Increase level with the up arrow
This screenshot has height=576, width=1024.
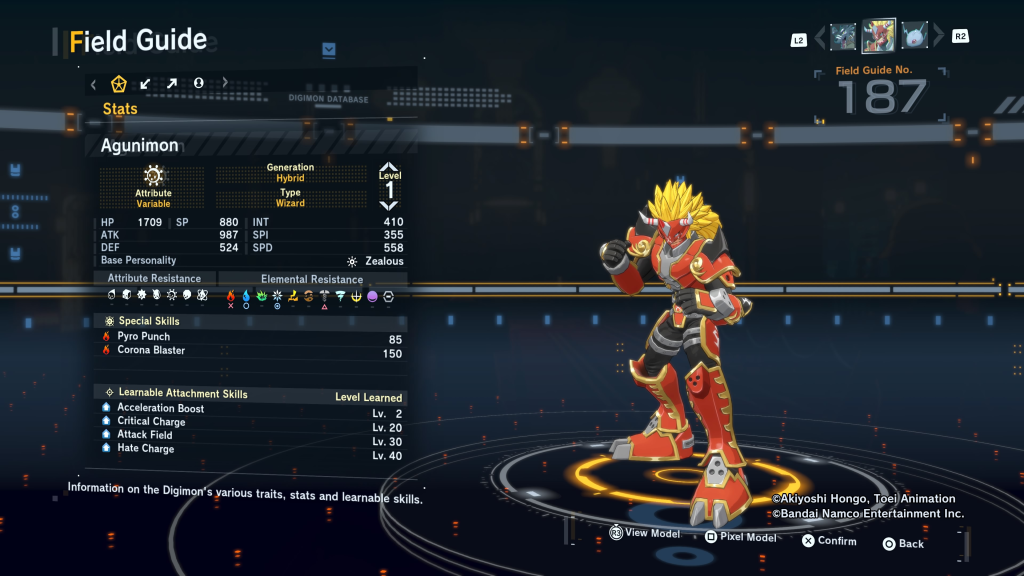pyautogui.click(x=389, y=169)
